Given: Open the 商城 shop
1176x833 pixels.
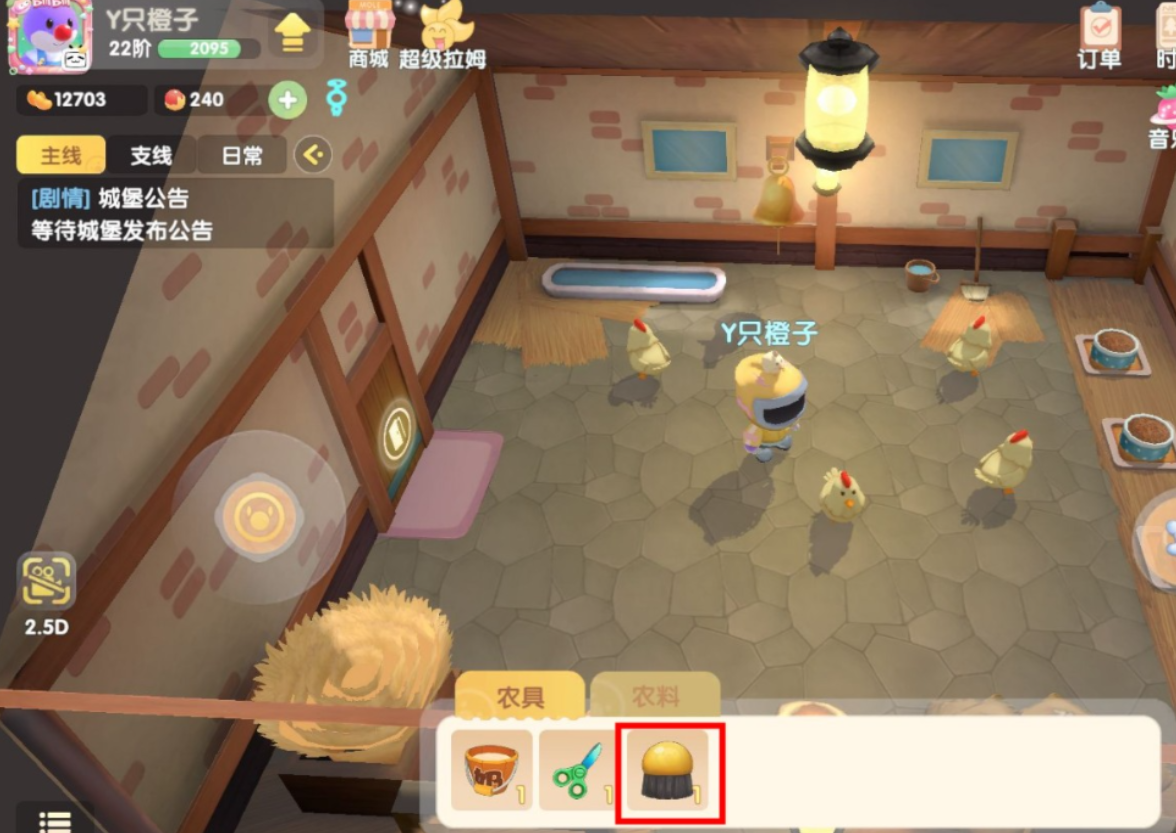Looking at the screenshot, I should 368,33.
